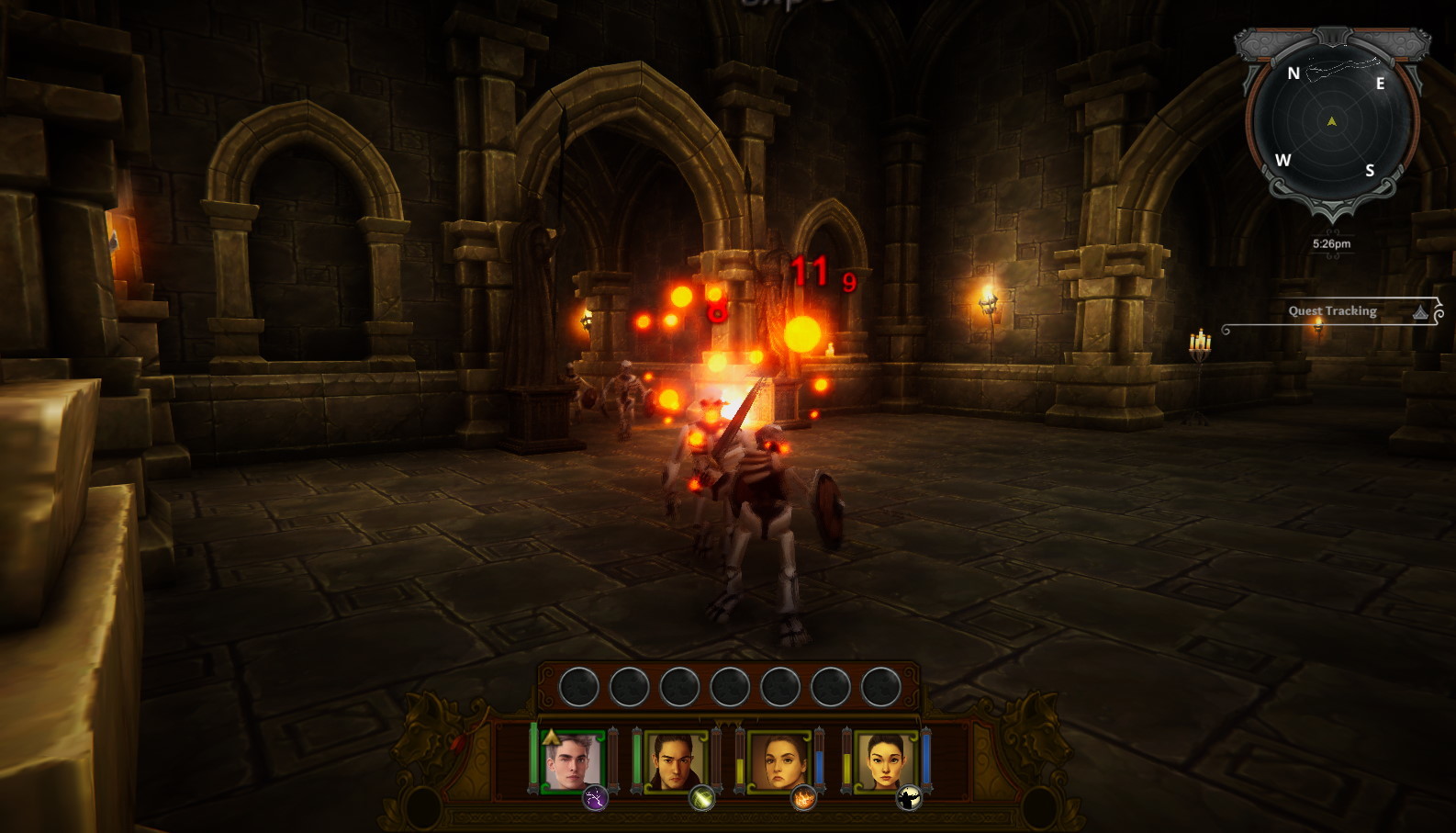Image resolution: width=1456 pixels, height=833 pixels.
Task: Click the triangle chevron beside Quest Tracking
Action: 1421,312
